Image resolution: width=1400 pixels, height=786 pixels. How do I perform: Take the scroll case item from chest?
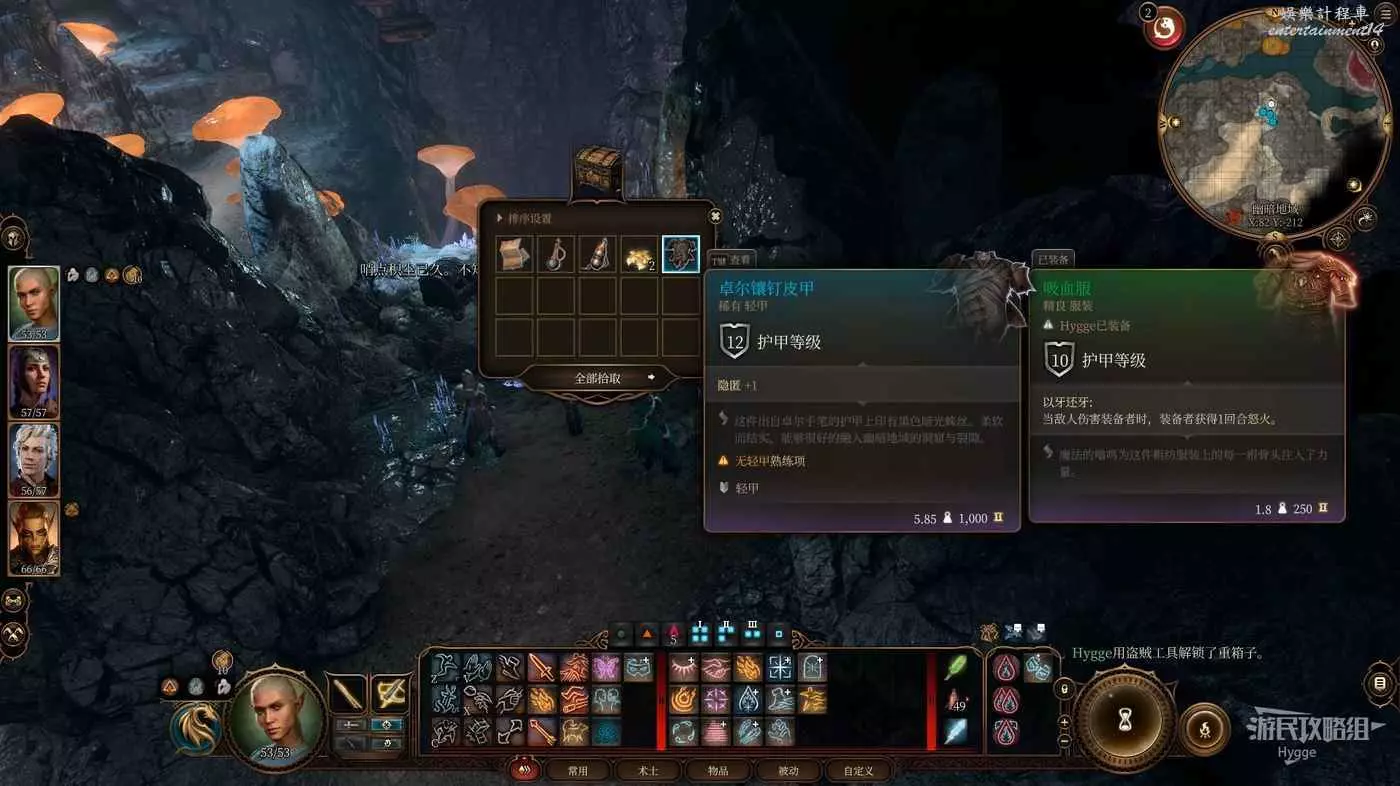(x=515, y=255)
